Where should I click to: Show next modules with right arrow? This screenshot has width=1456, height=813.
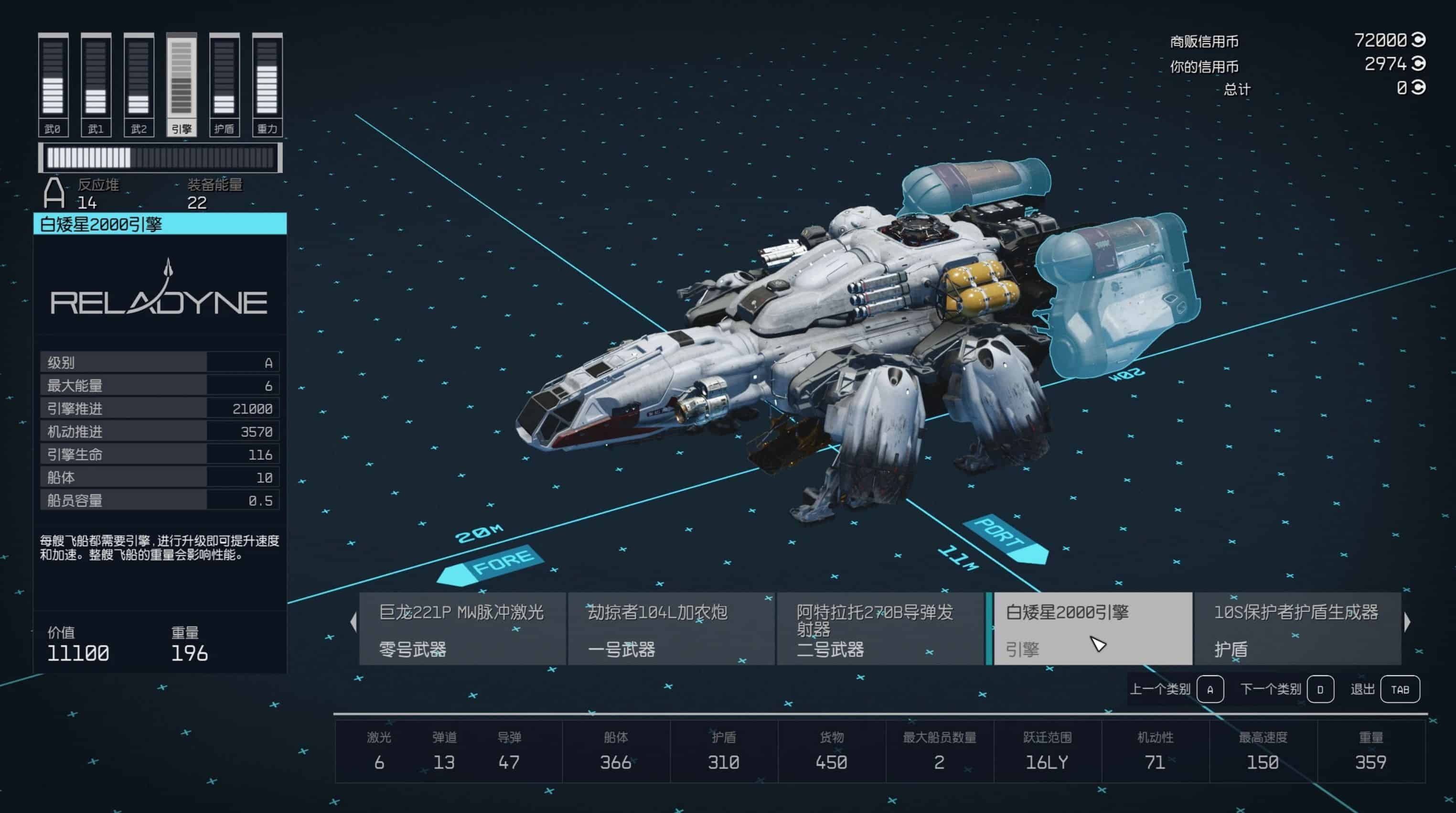tap(1407, 622)
